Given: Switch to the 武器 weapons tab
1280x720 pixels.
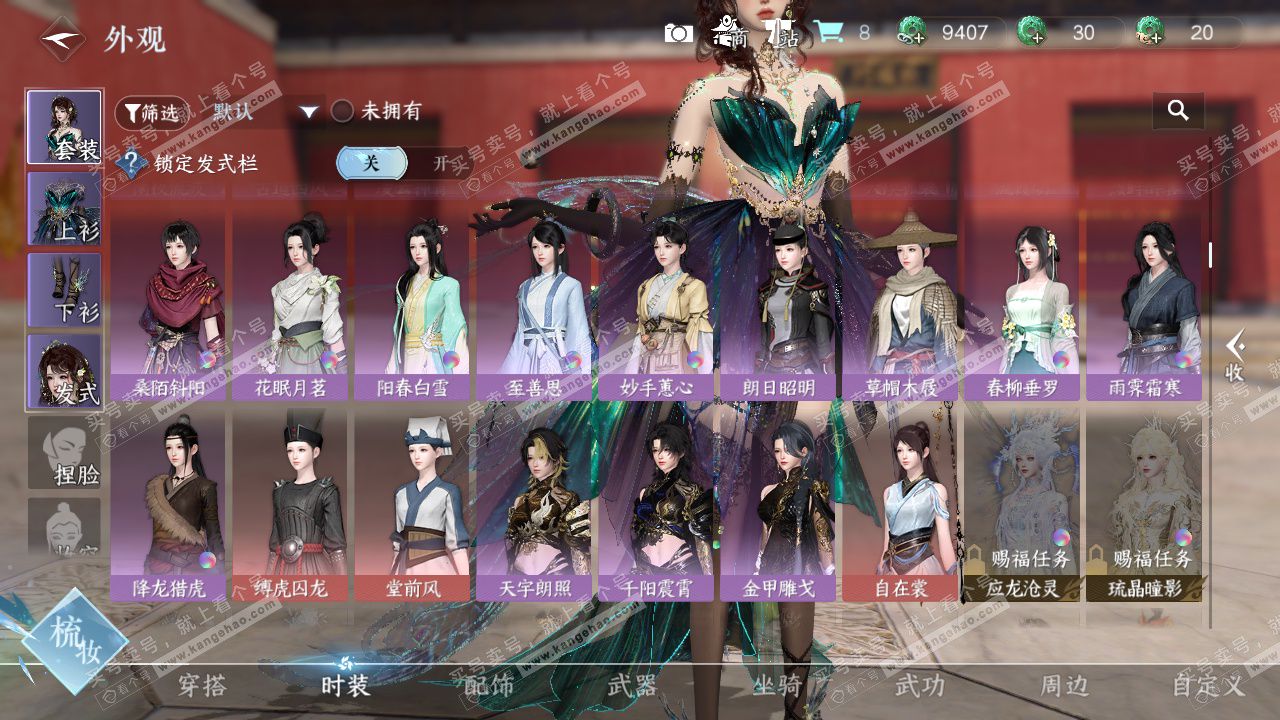Looking at the screenshot, I should coord(632,685).
